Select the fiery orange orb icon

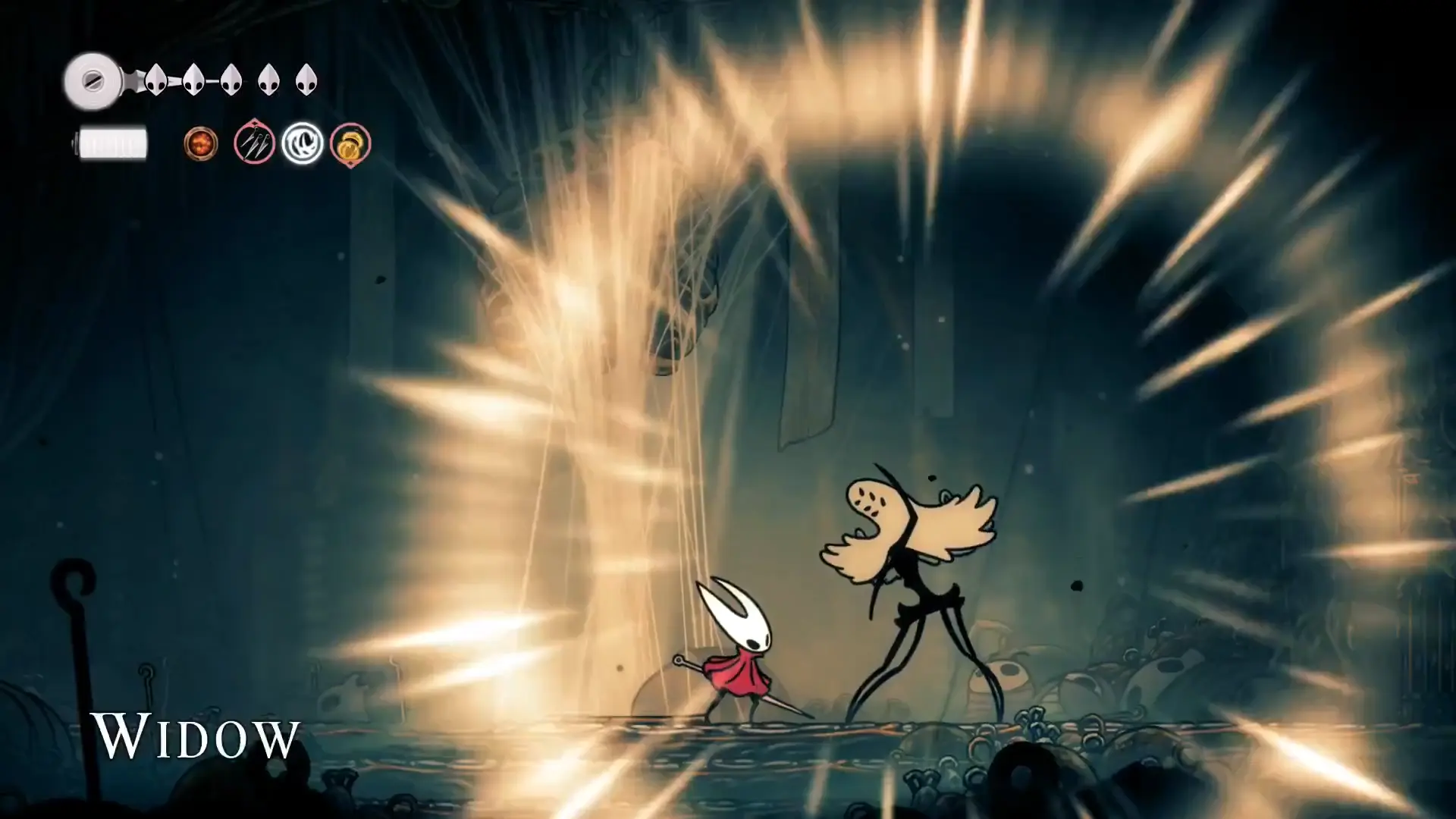tap(201, 143)
